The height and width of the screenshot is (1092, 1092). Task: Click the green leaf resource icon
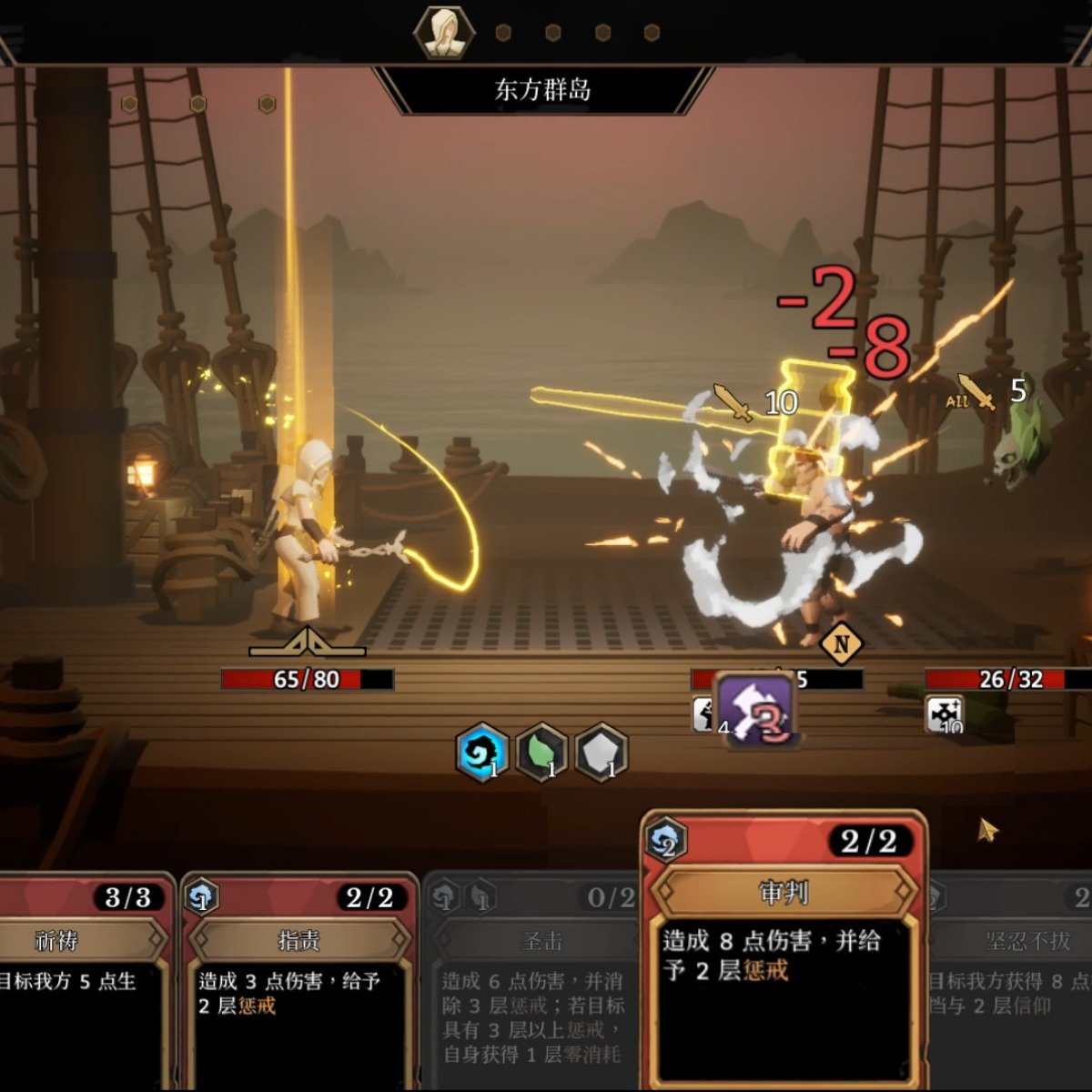tap(541, 753)
